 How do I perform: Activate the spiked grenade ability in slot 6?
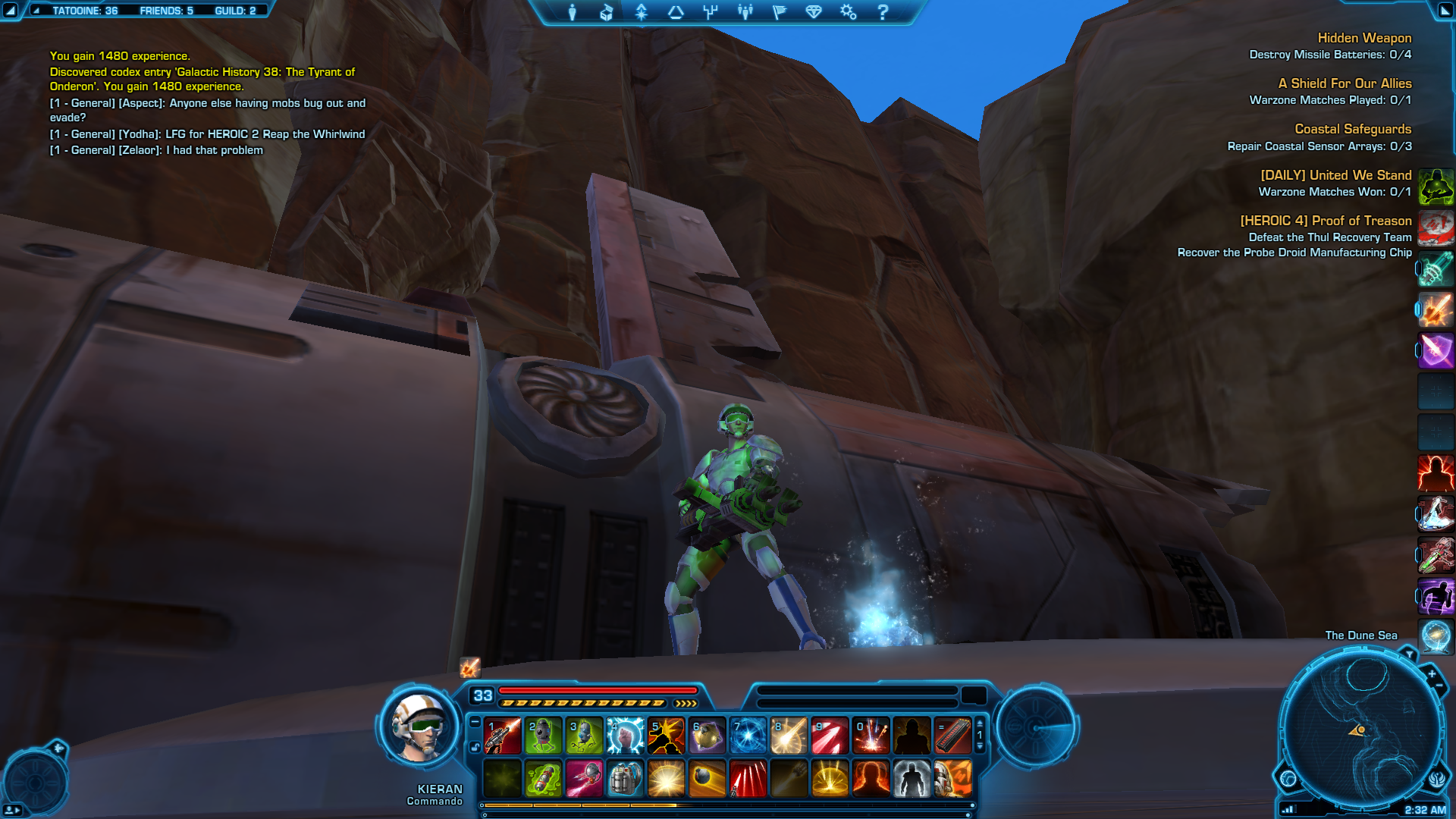[707, 736]
